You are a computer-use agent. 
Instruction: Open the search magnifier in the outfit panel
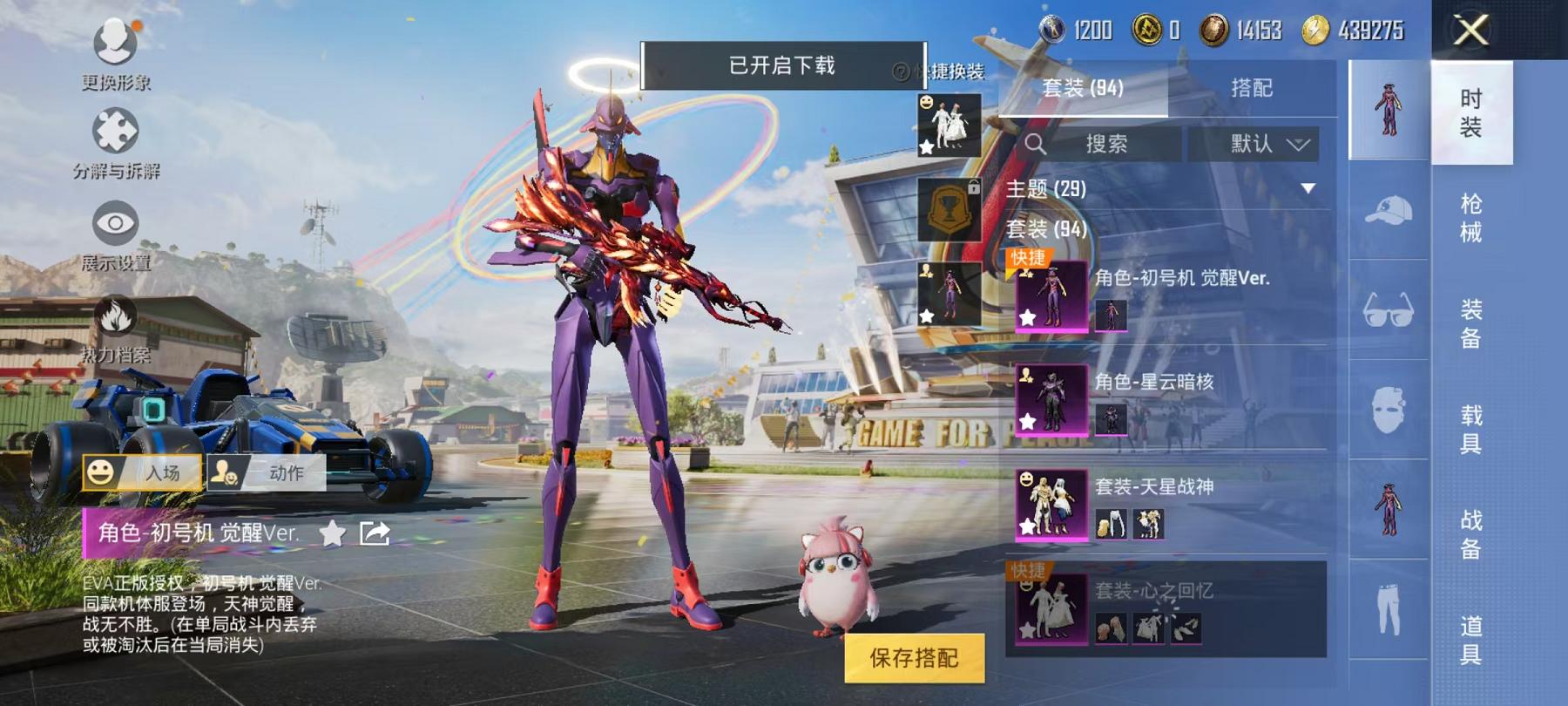click(x=1037, y=145)
